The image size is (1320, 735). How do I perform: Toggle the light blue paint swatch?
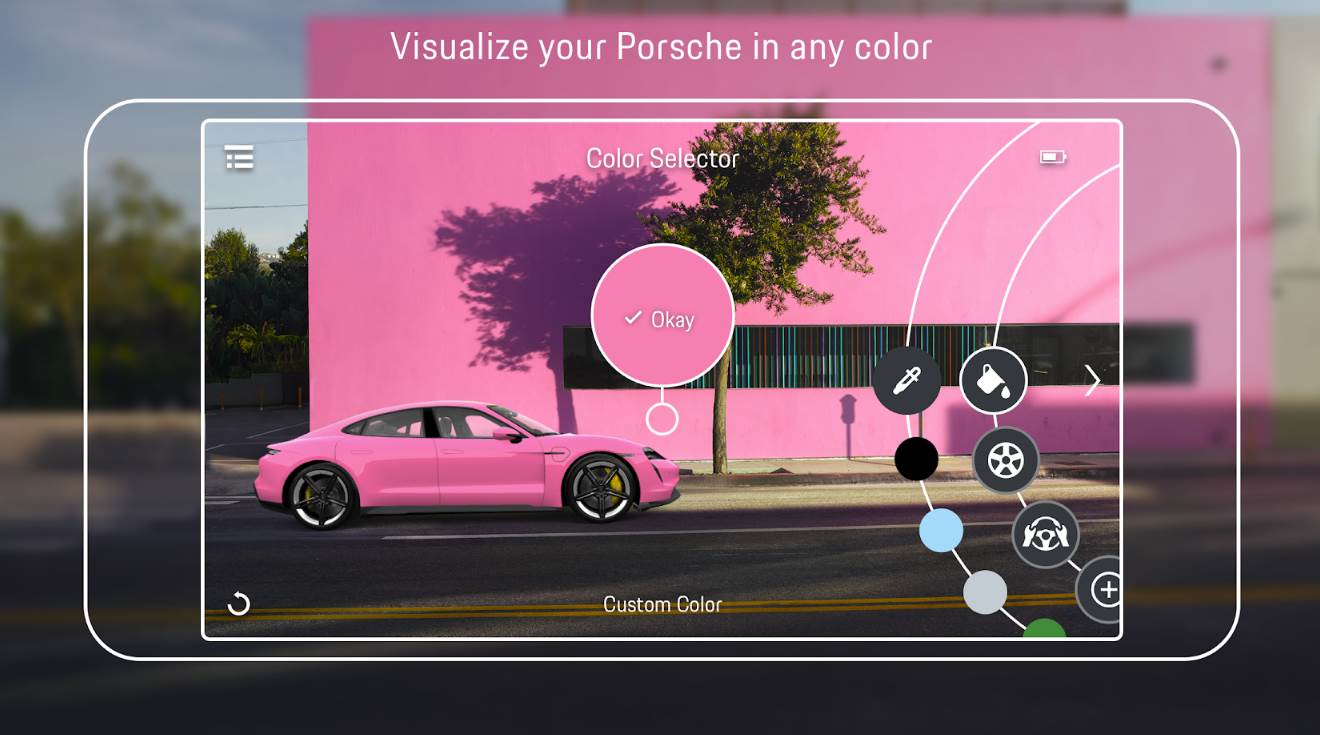click(x=940, y=531)
